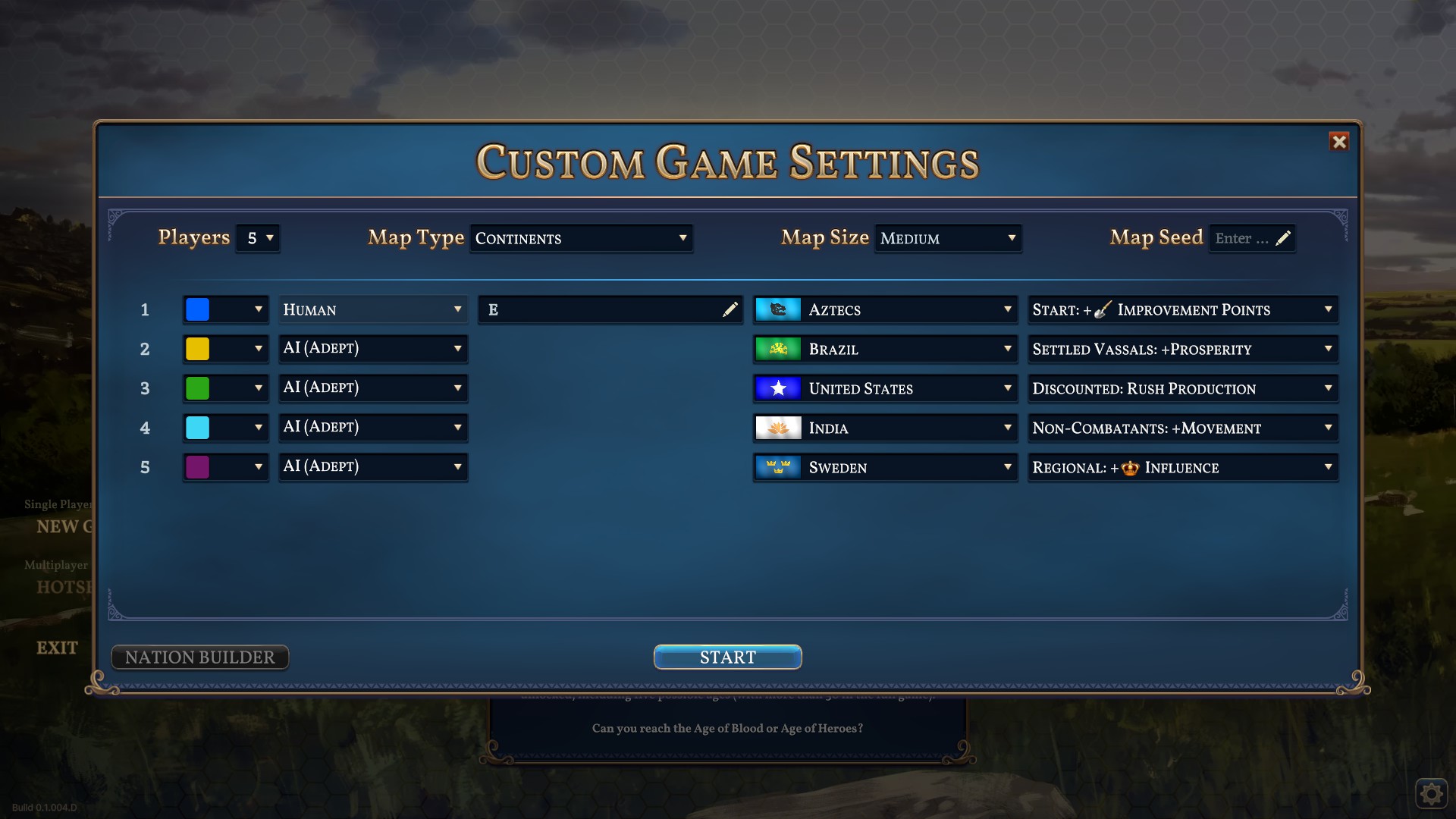This screenshot has width=1456, height=819.
Task: Open player 3's nation selector
Action: click(x=885, y=388)
